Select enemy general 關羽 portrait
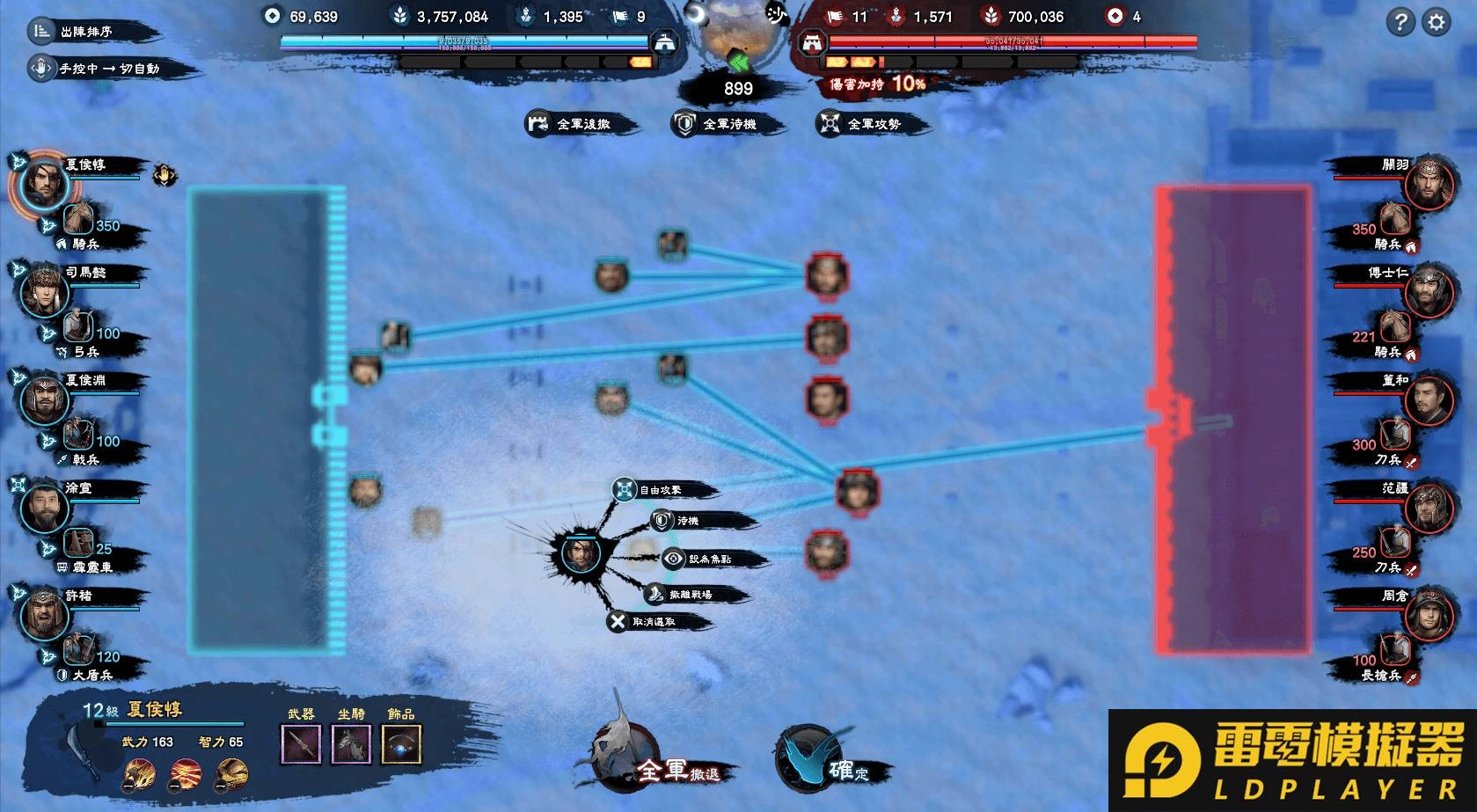 pyautogui.click(x=1427, y=184)
